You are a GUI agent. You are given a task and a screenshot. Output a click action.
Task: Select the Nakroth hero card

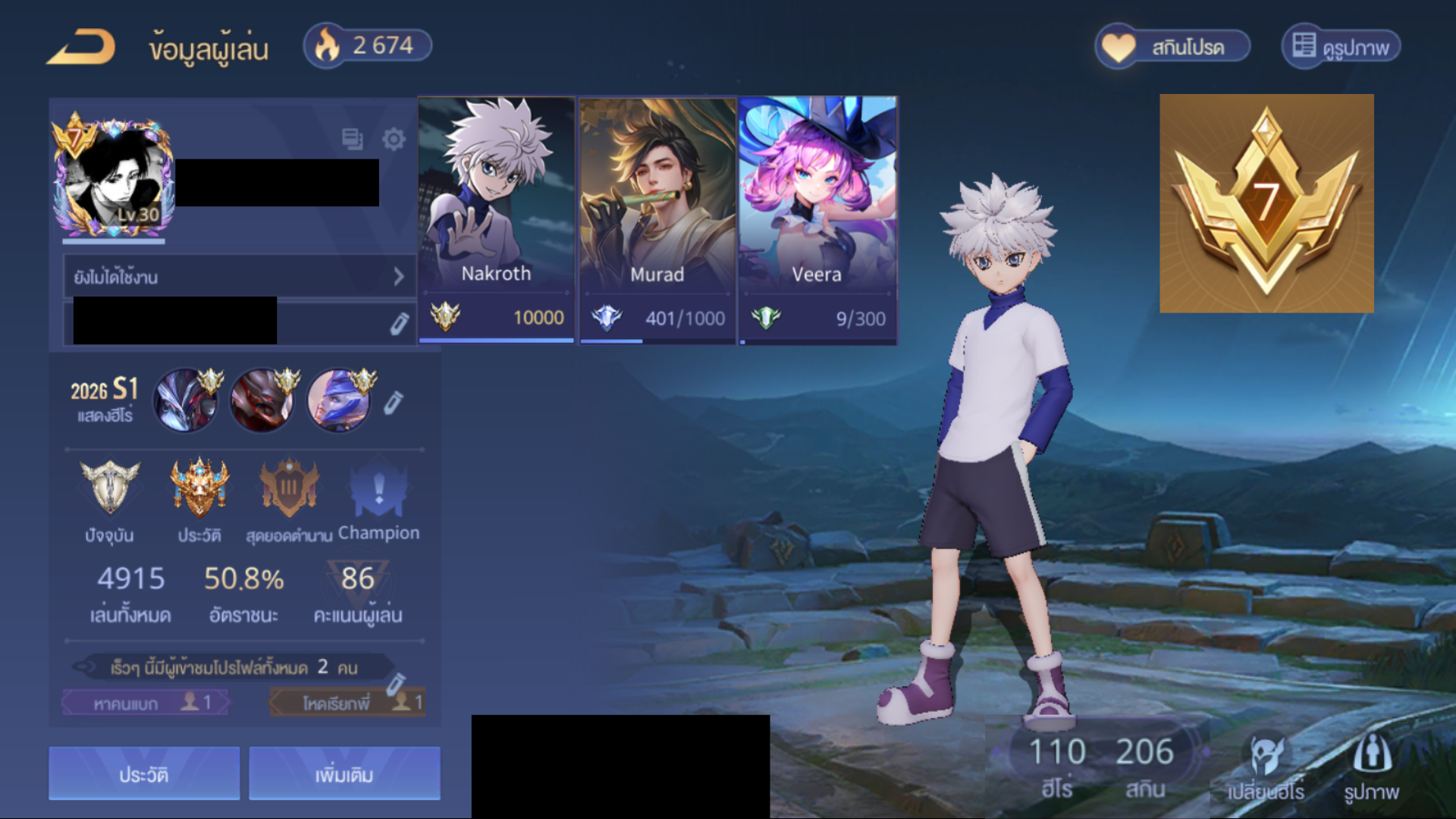[x=497, y=220]
